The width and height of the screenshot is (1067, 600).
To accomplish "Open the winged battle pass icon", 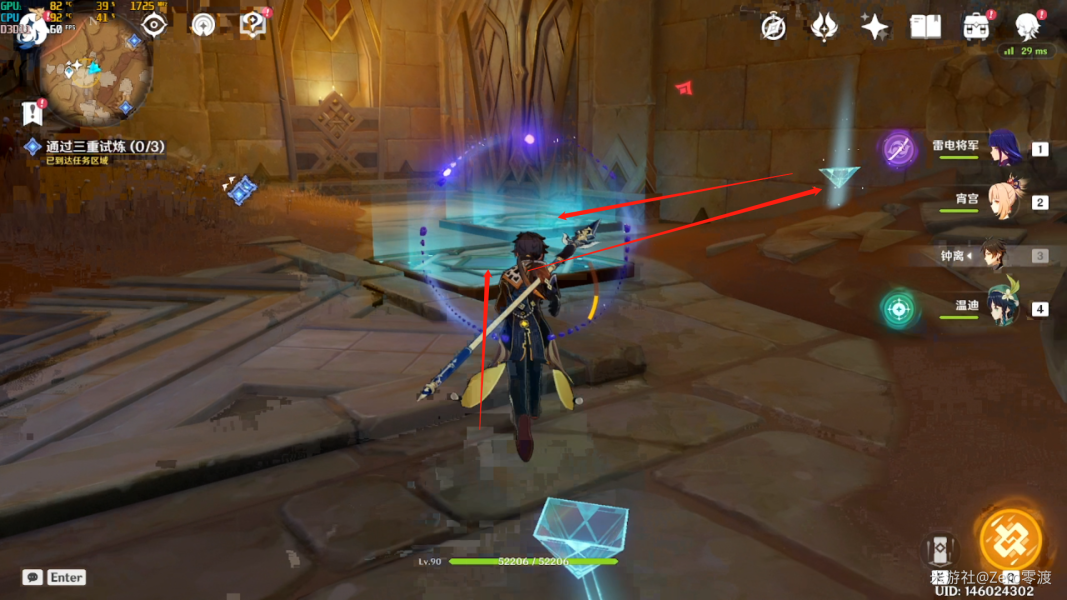I will 824,27.
